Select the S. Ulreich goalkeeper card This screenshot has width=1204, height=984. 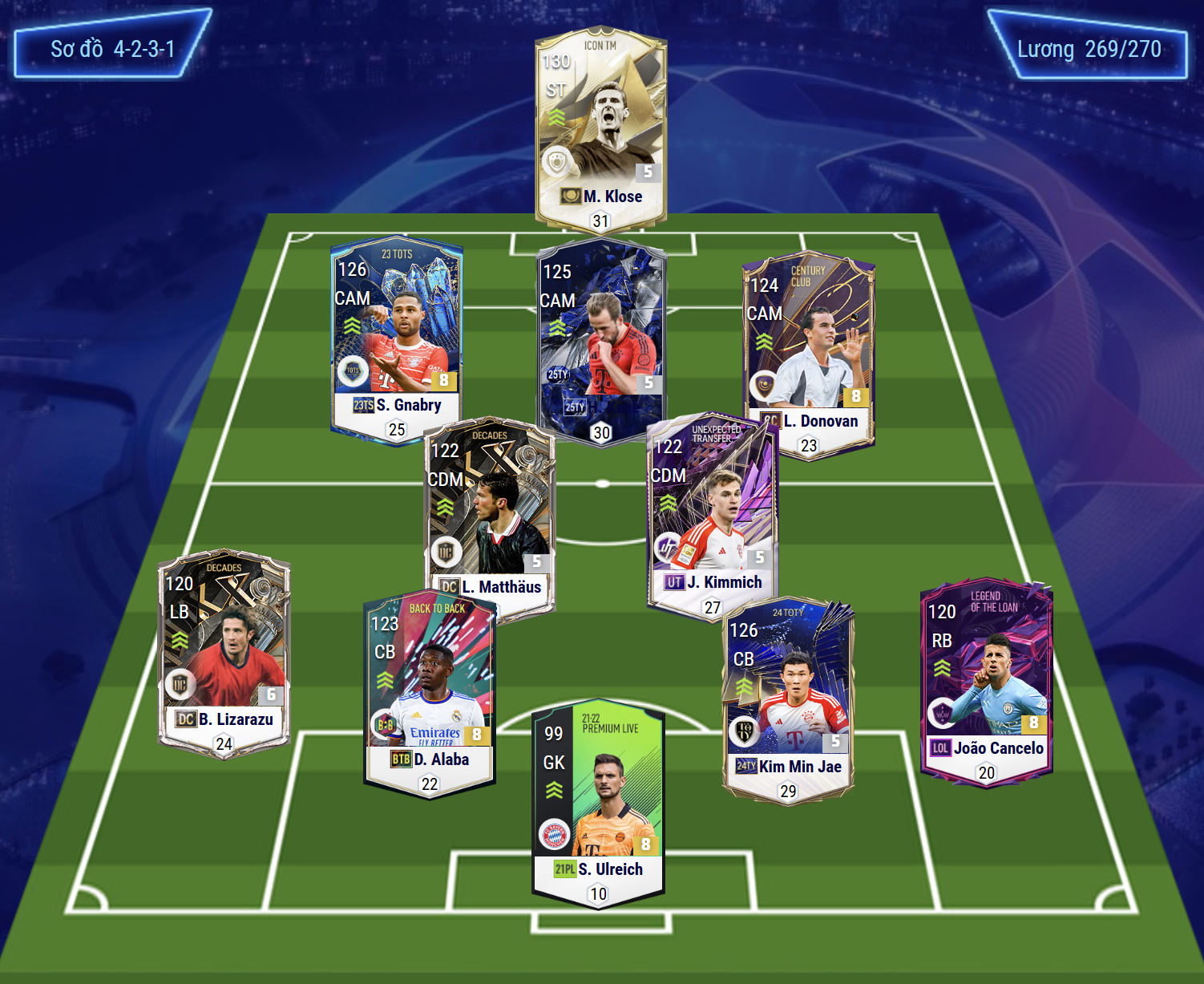click(x=598, y=802)
